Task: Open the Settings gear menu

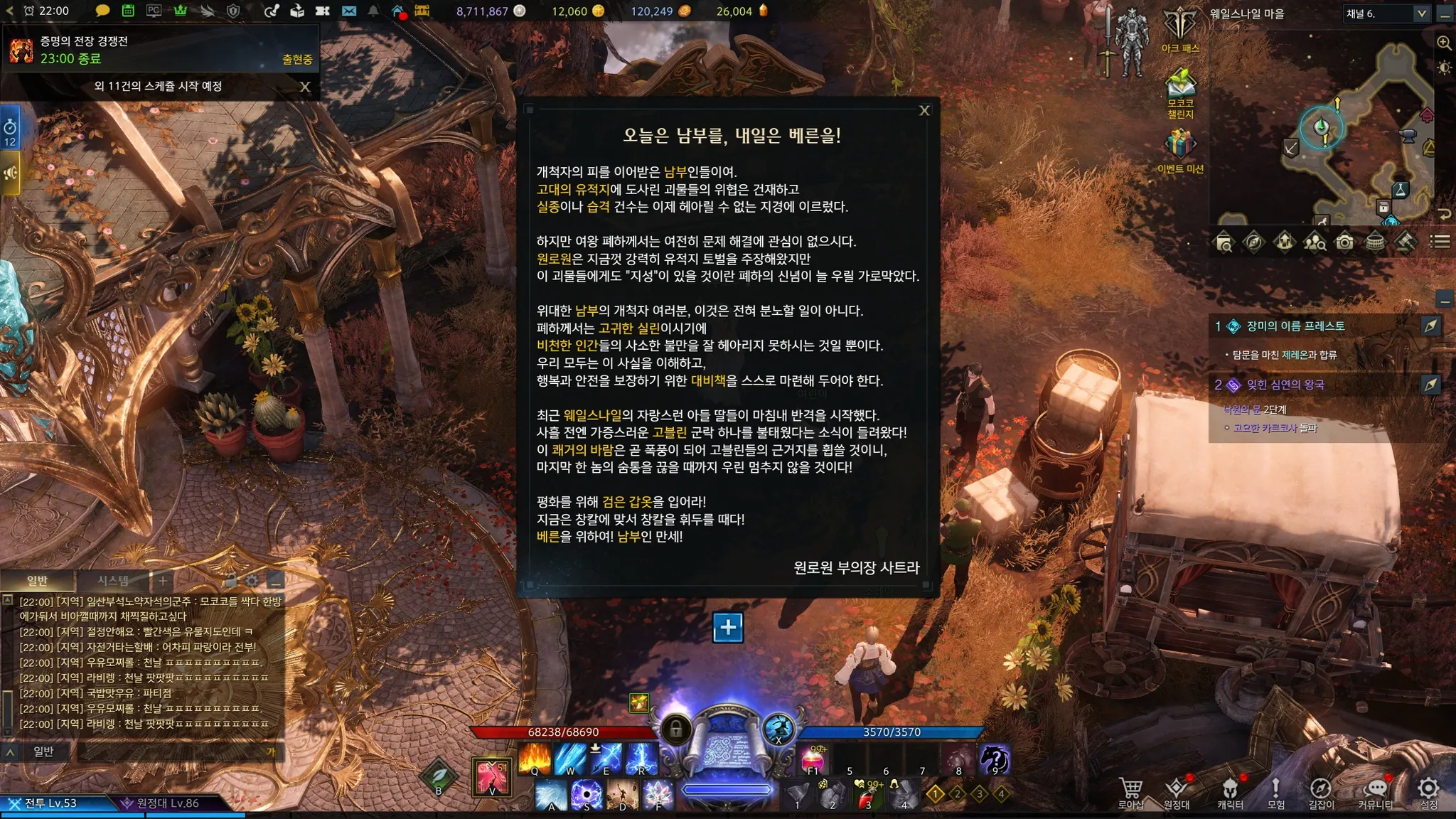Action: 1428,791
